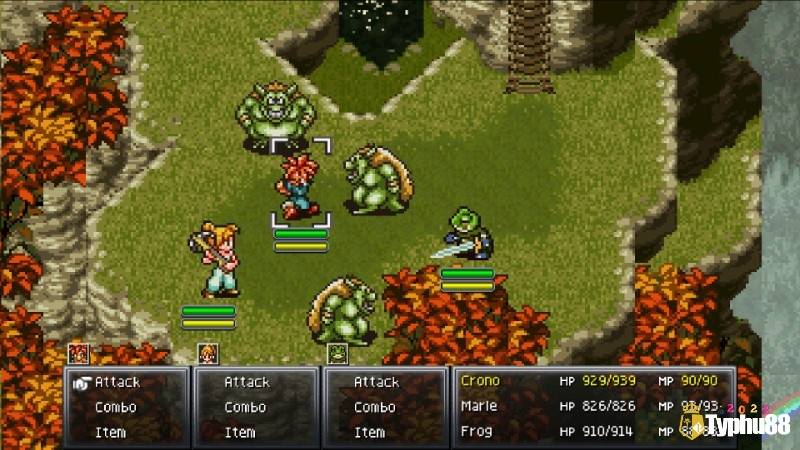800x450 pixels.
Task: Select Crono inside the white target brackets
Action: pyautogui.click(x=297, y=187)
